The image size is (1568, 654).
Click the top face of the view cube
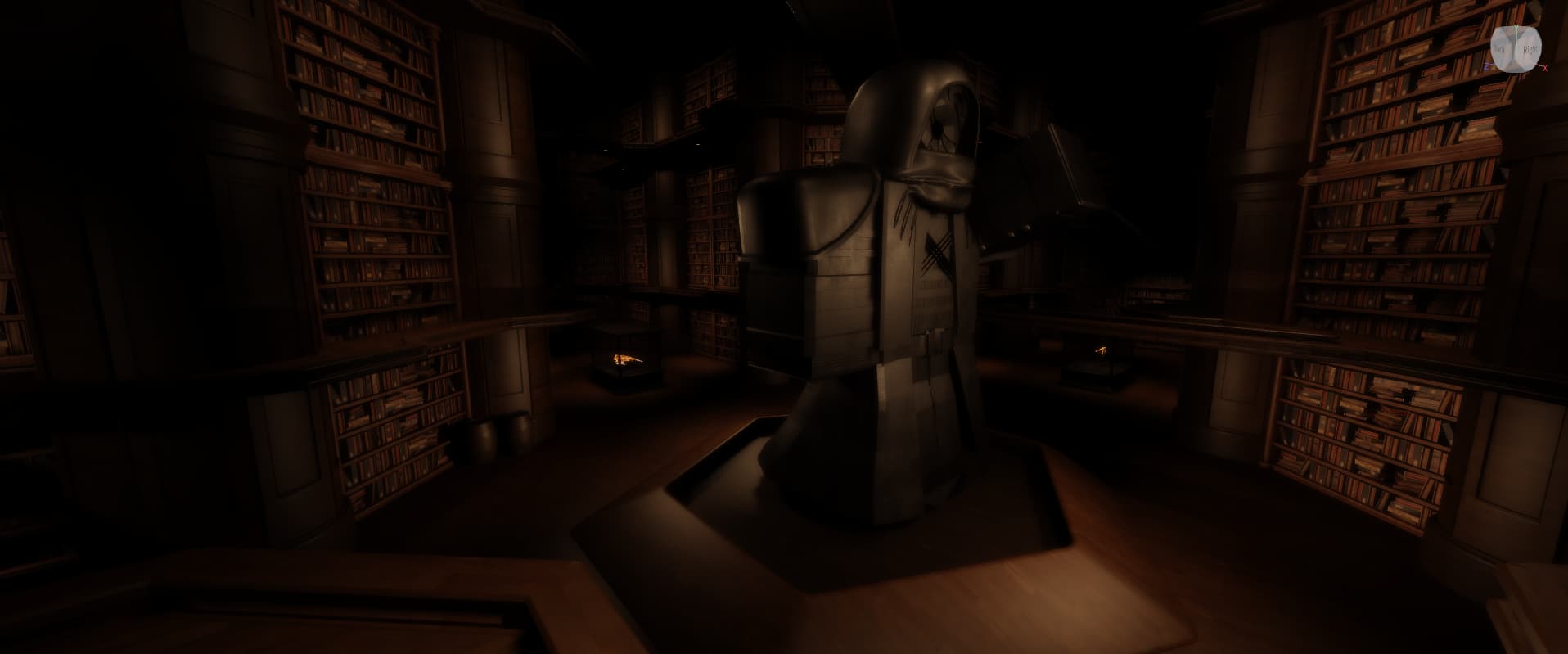pos(1514,30)
